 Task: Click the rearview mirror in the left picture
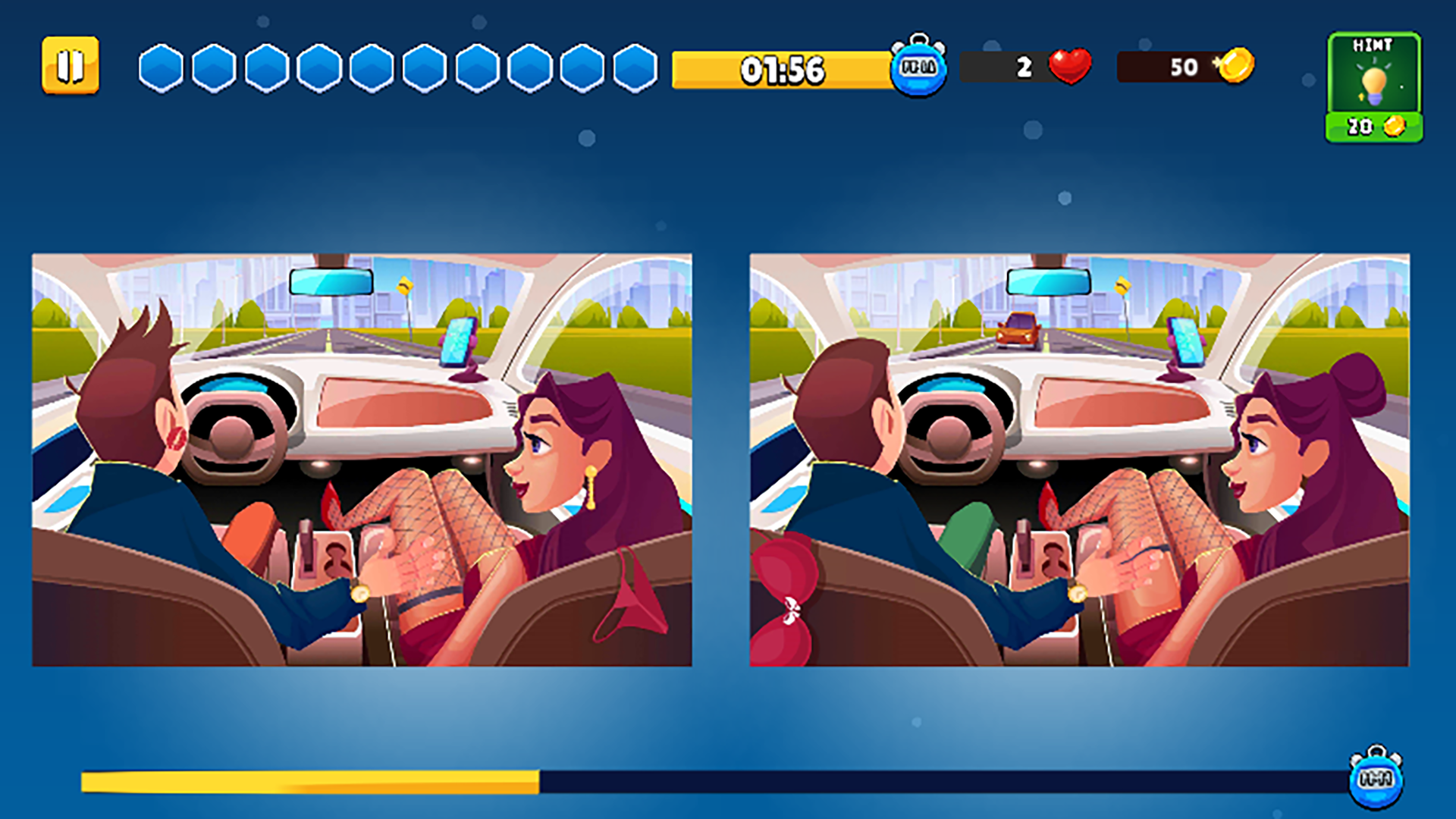[331, 281]
